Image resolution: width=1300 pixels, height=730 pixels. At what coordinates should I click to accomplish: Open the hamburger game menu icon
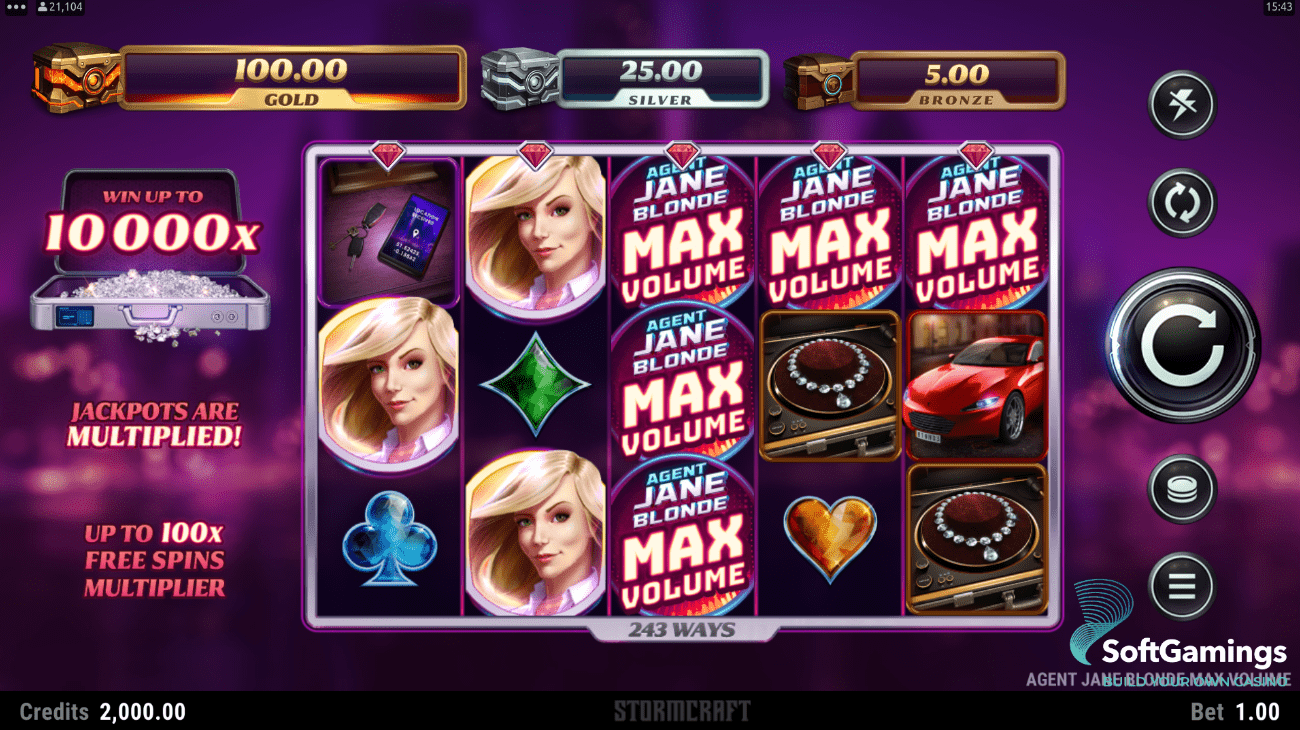pos(1181,587)
